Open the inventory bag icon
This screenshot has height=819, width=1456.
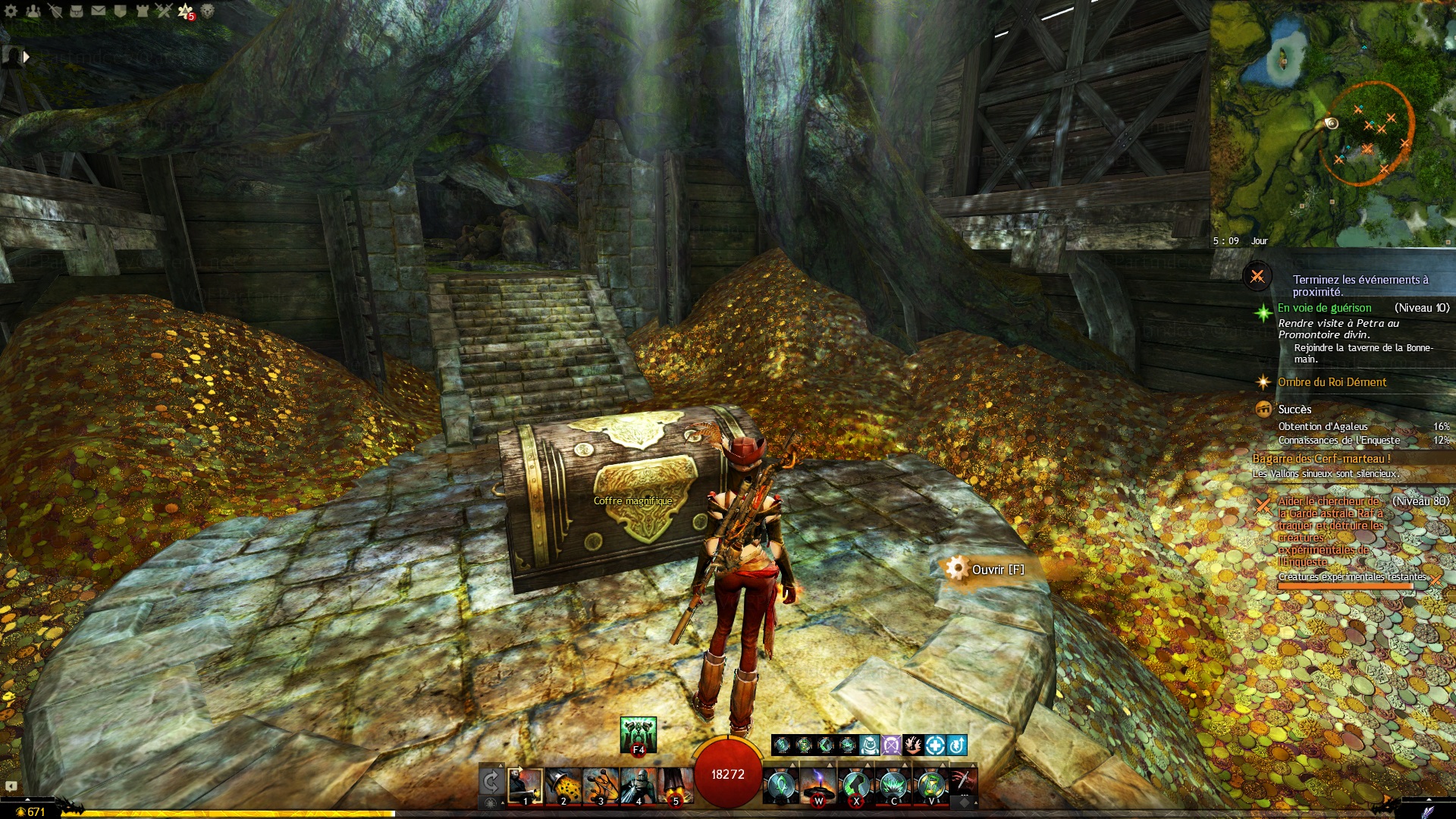click(x=77, y=11)
